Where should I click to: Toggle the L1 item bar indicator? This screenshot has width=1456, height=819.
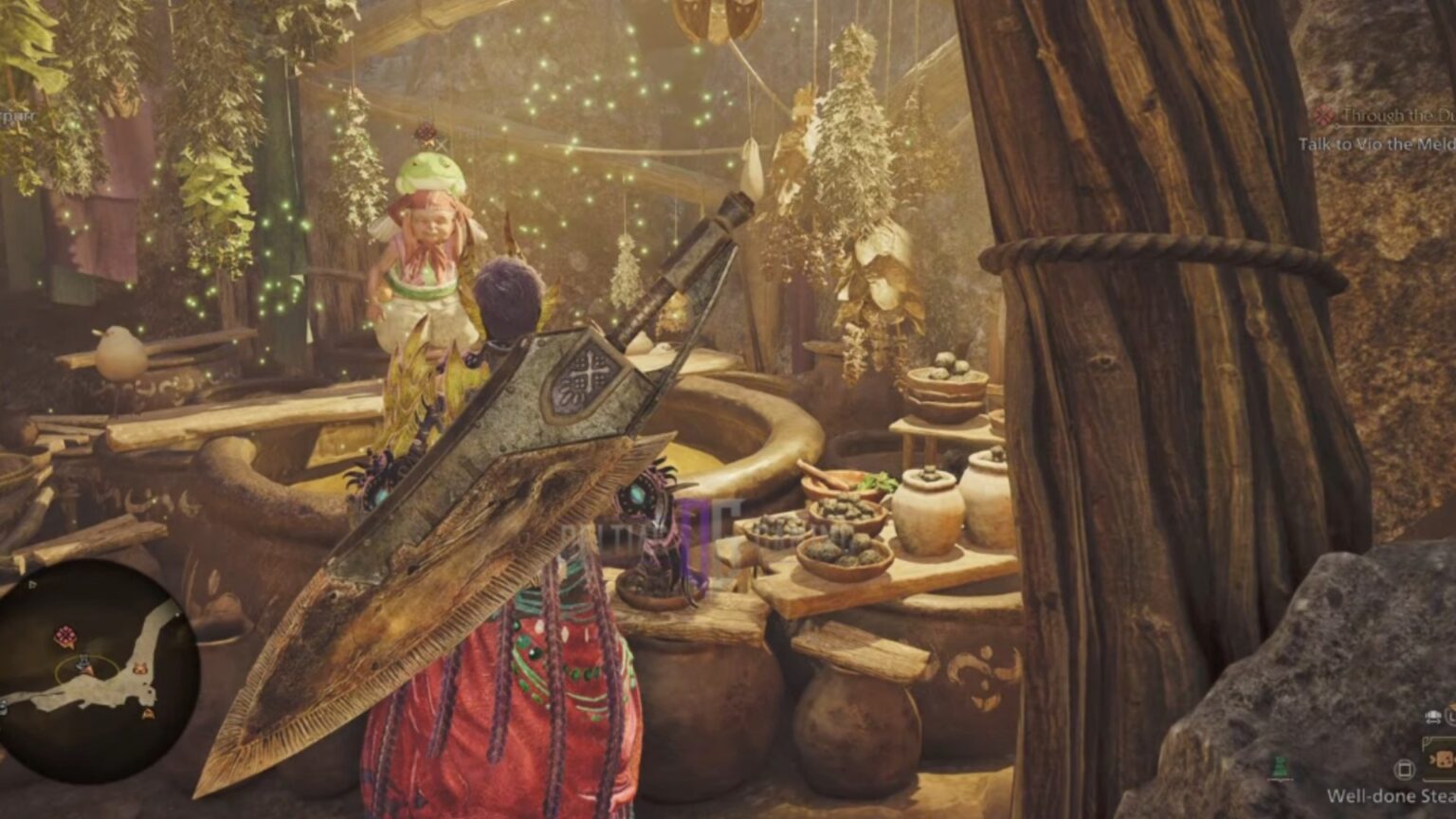(x=1450, y=716)
